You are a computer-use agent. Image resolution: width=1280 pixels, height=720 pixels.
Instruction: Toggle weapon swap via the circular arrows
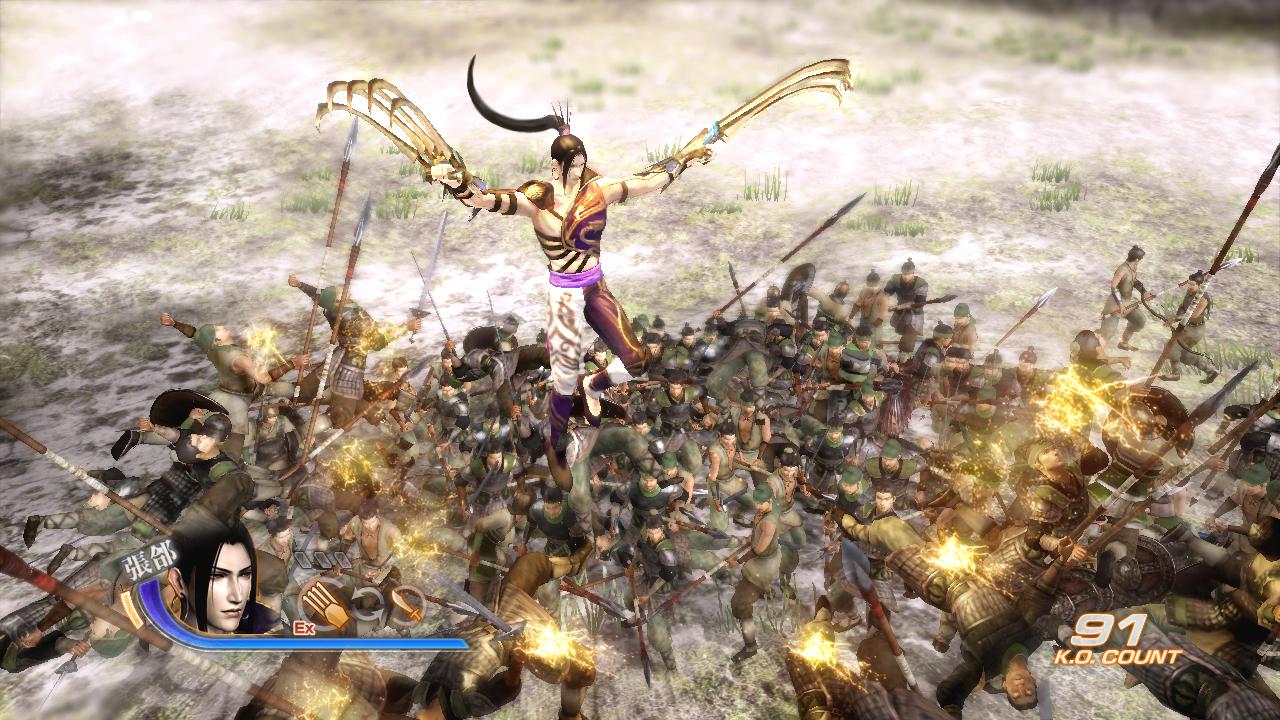tap(367, 605)
